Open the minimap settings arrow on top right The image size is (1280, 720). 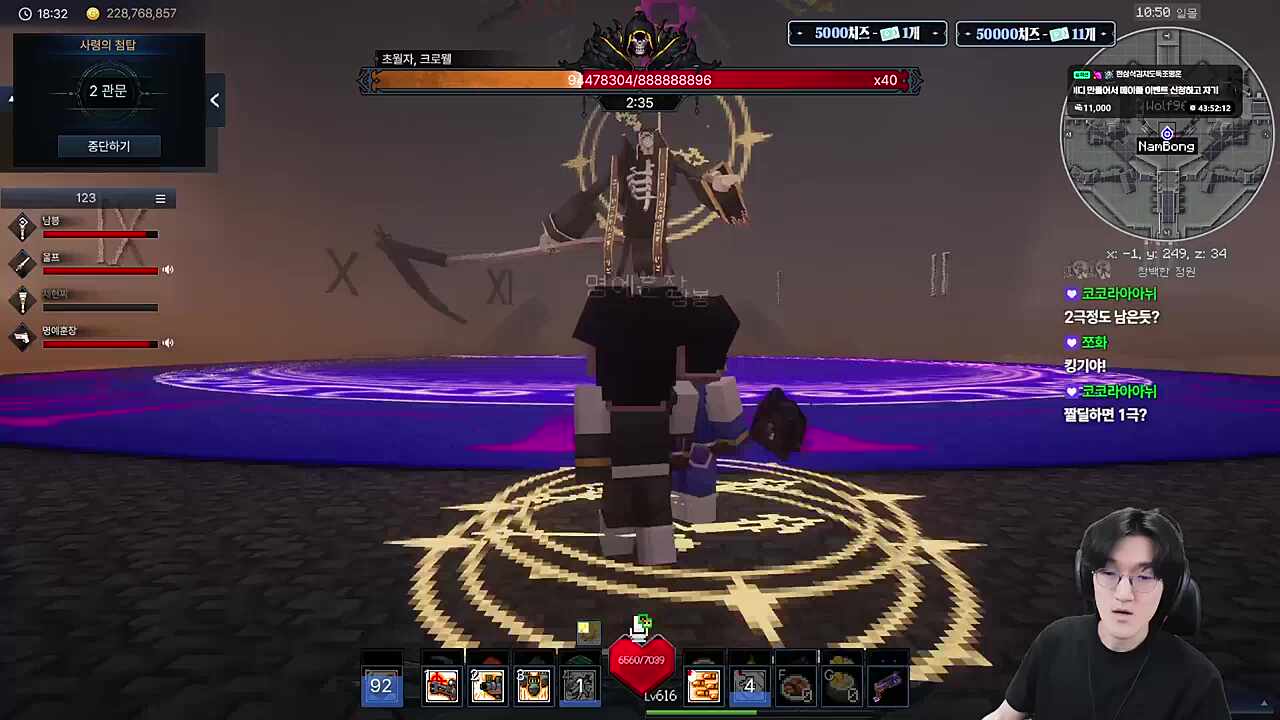tap(1167, 35)
